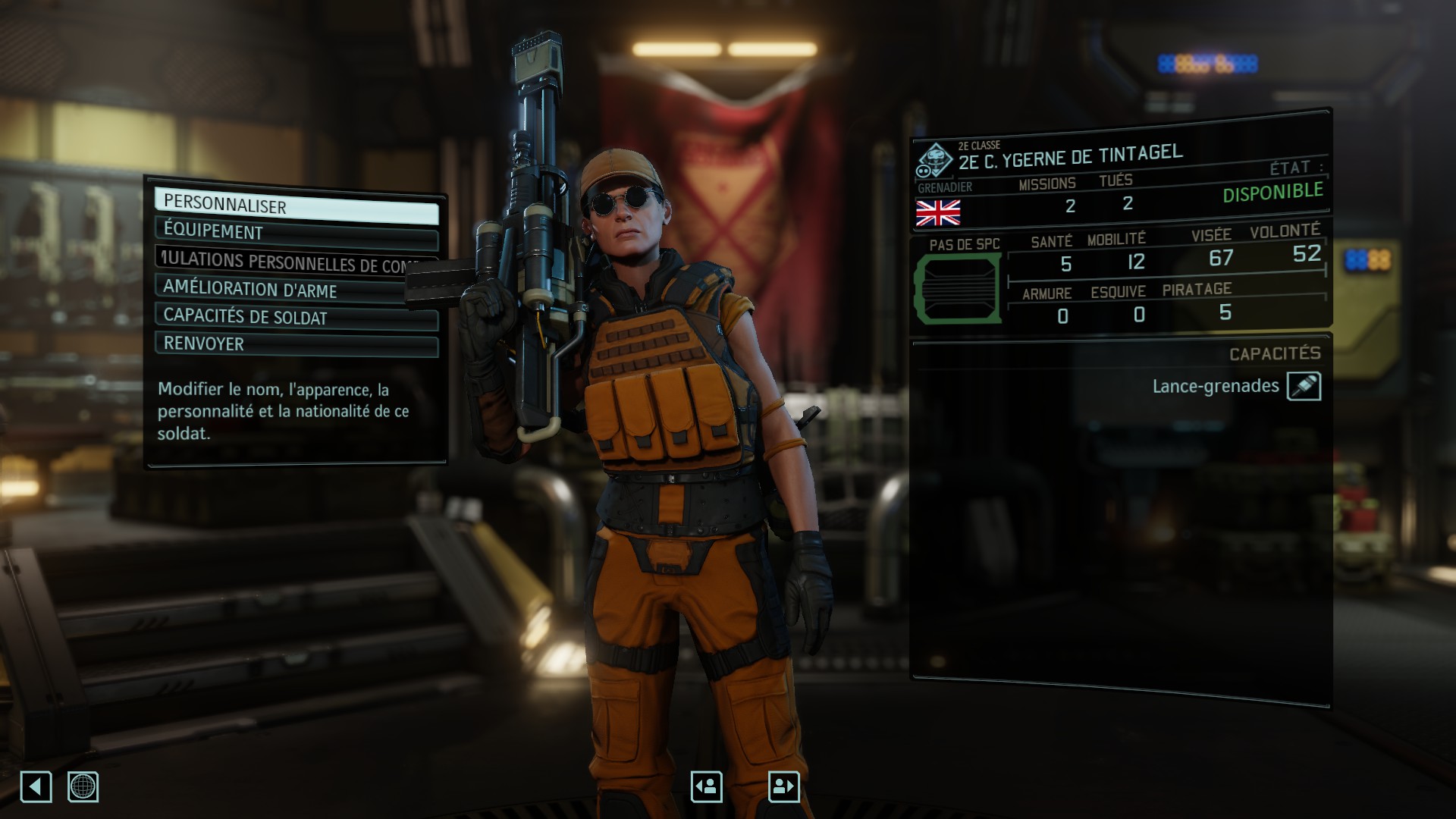
Task: Switch to the previous soldier
Action: click(706, 786)
